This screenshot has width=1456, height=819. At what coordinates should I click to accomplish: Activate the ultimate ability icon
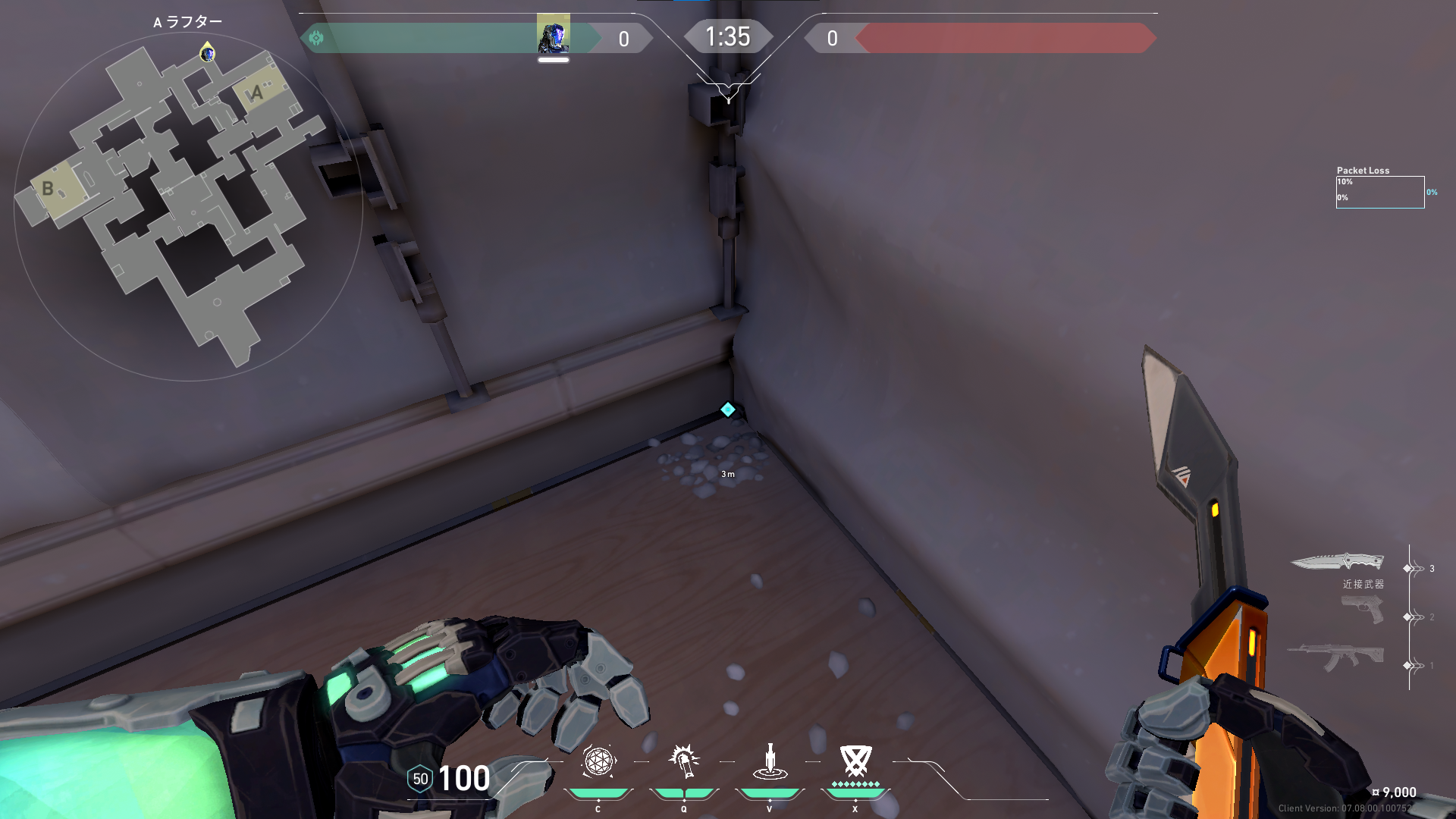click(855, 761)
